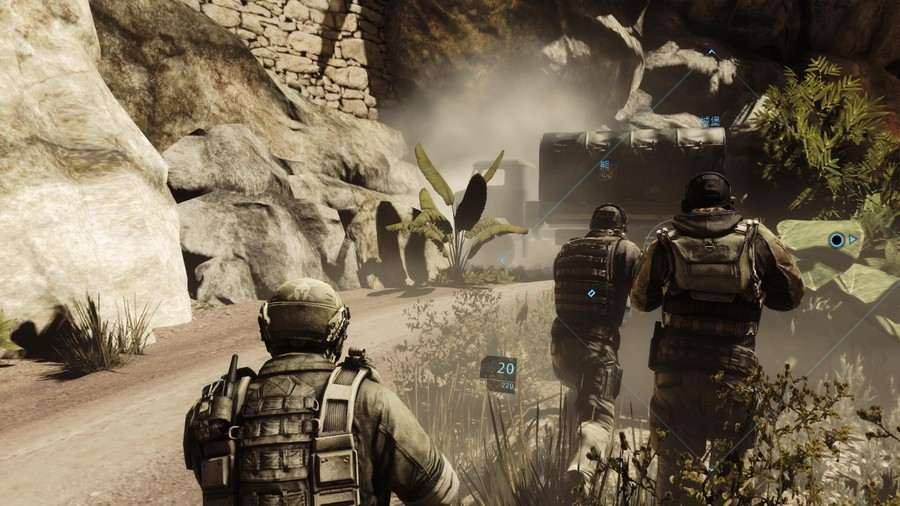Click the circular objective waypoint marker
The image size is (900, 506).
coord(836,240)
